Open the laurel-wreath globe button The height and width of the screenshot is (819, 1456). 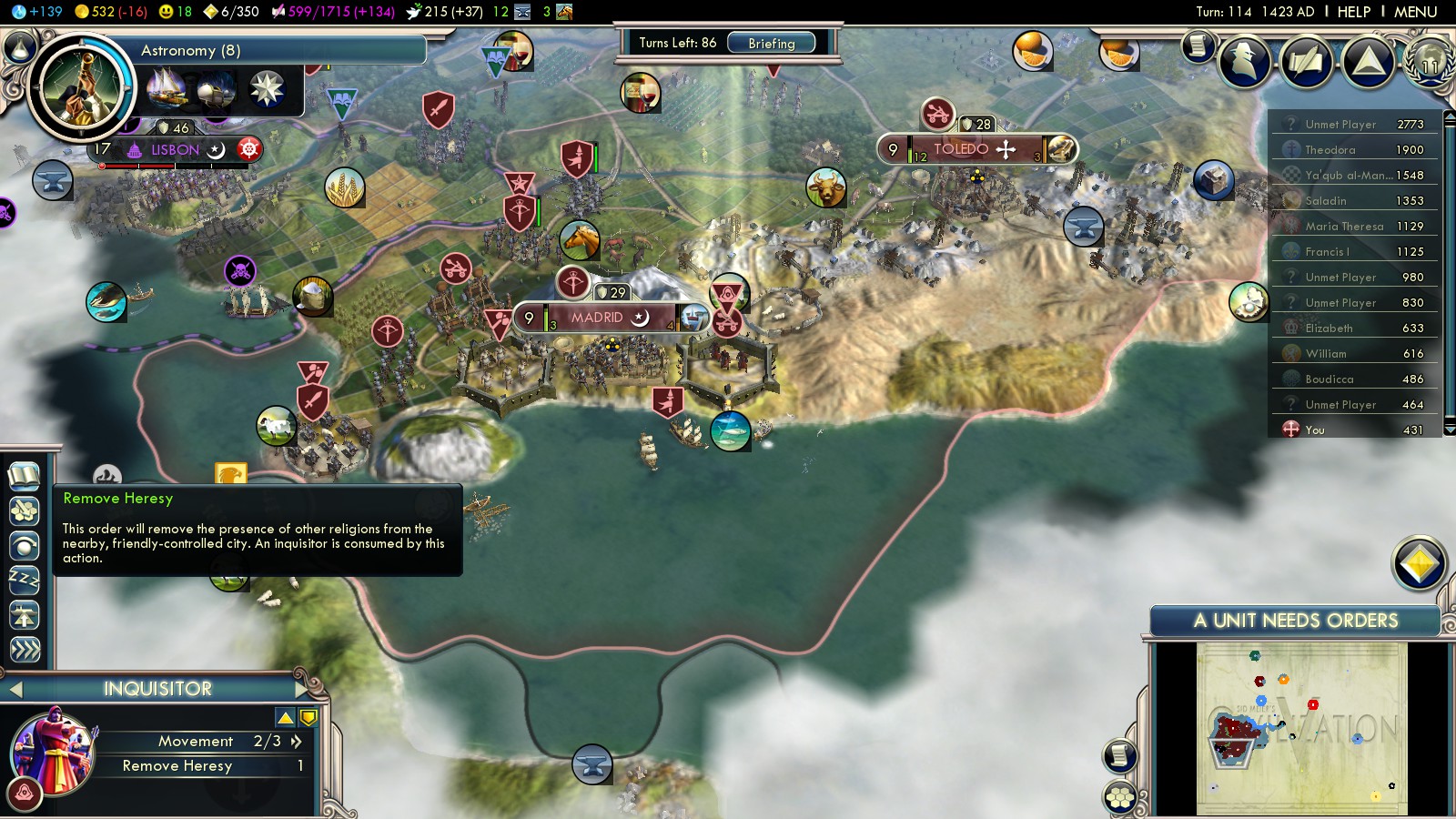[1430, 61]
